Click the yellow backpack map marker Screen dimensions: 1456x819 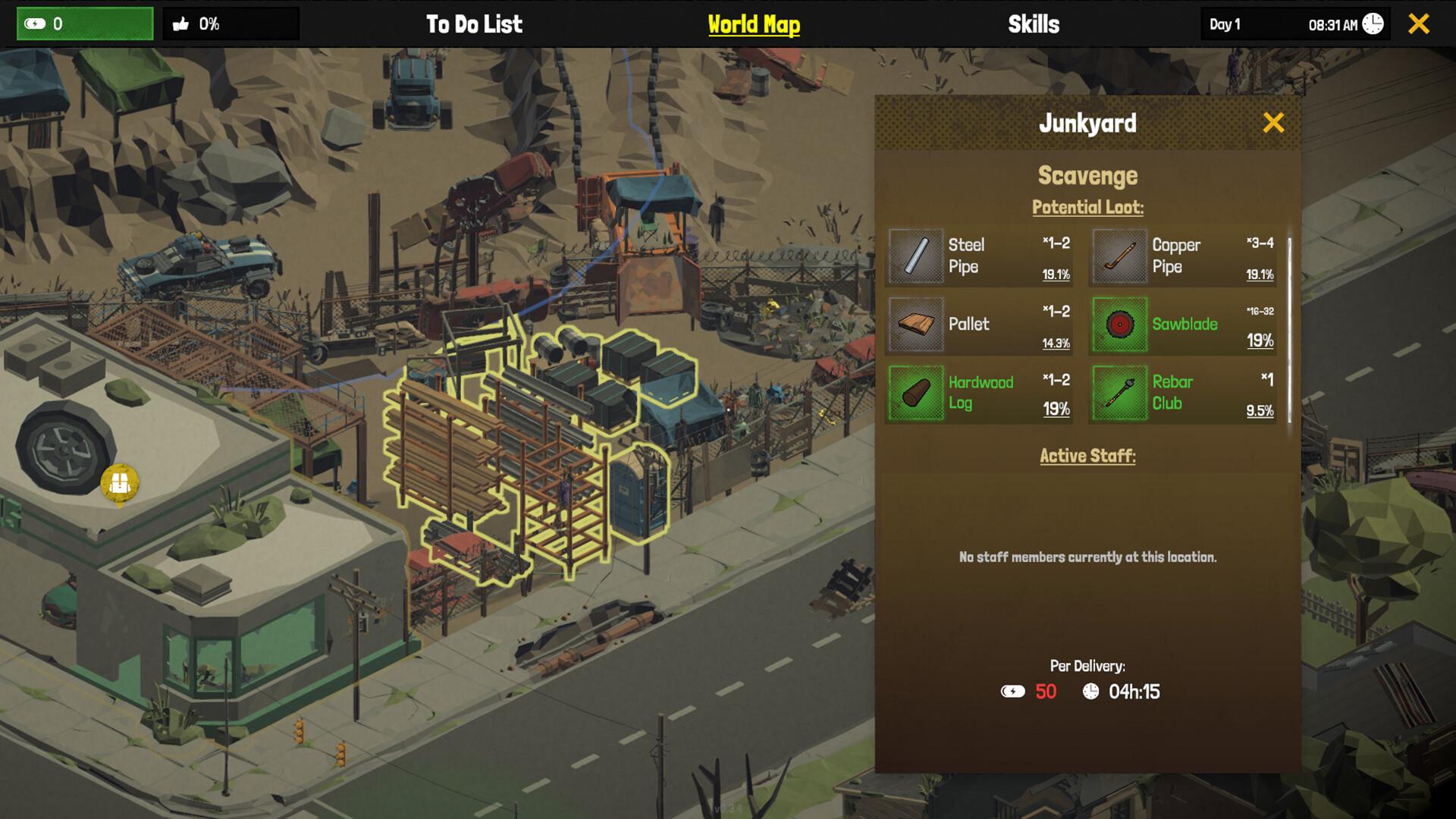coord(120,483)
